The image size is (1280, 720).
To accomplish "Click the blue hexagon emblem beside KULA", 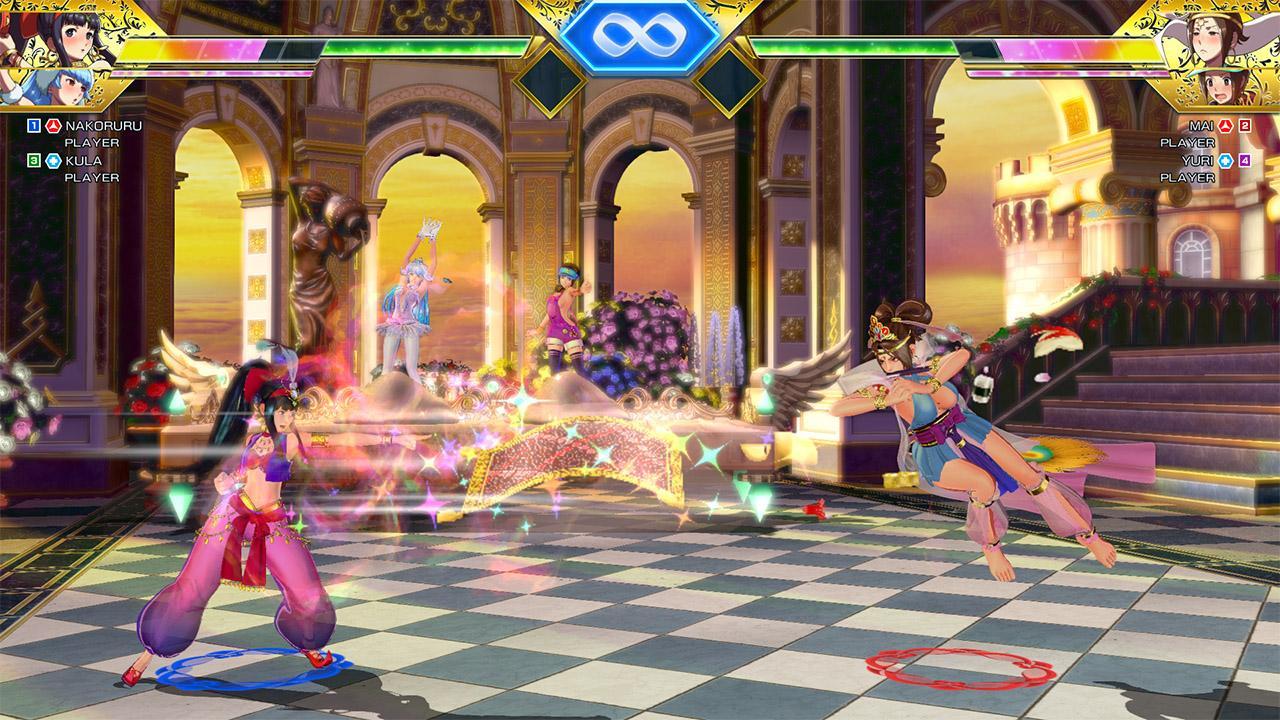I will coord(54,160).
